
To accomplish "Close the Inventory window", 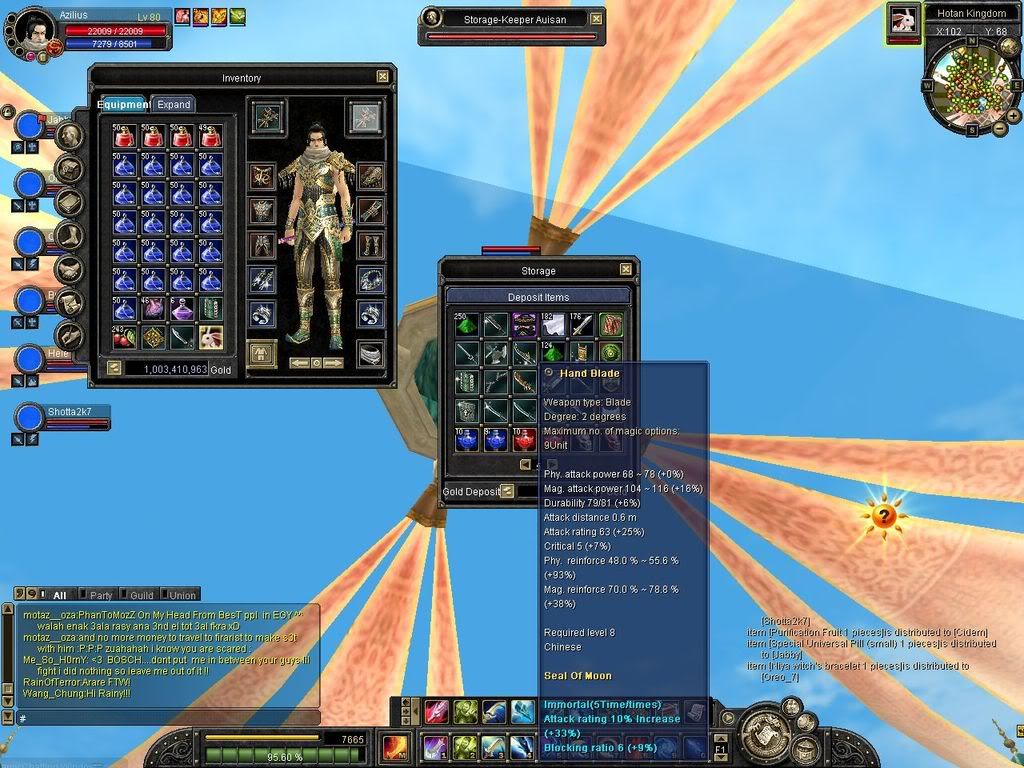I will [x=382, y=76].
